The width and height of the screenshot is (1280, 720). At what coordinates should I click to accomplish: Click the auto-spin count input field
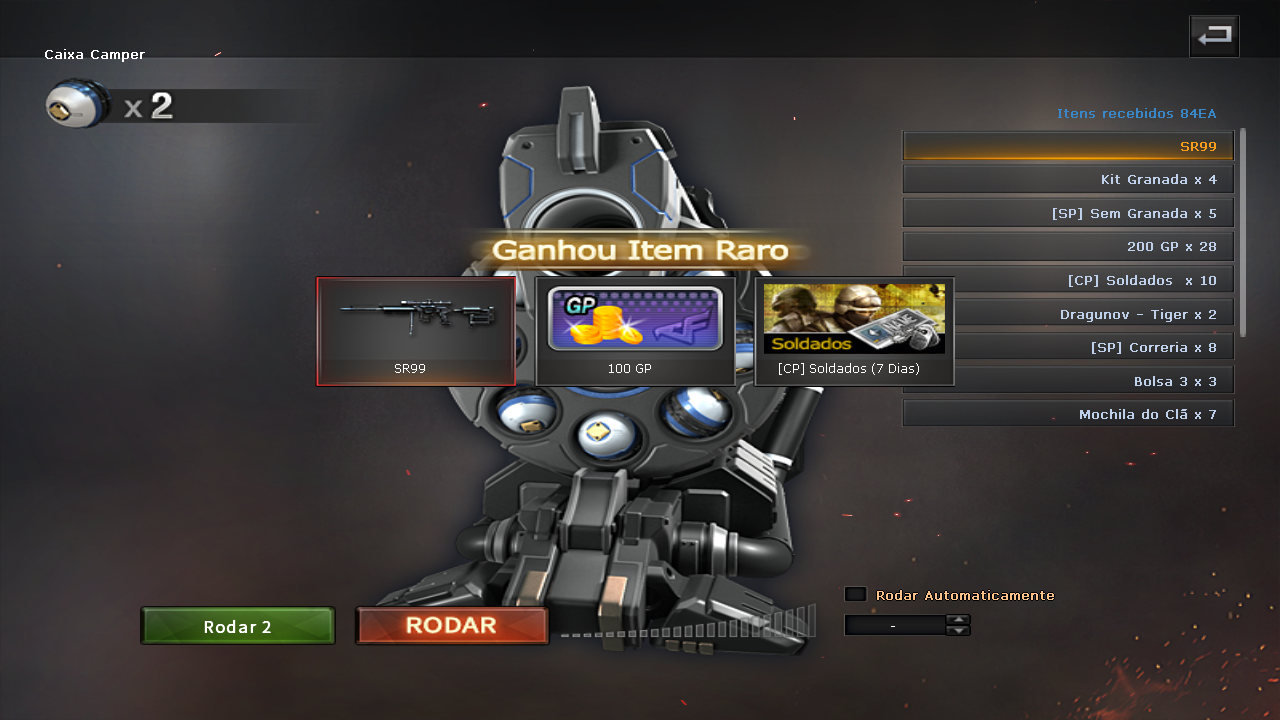[x=894, y=626]
